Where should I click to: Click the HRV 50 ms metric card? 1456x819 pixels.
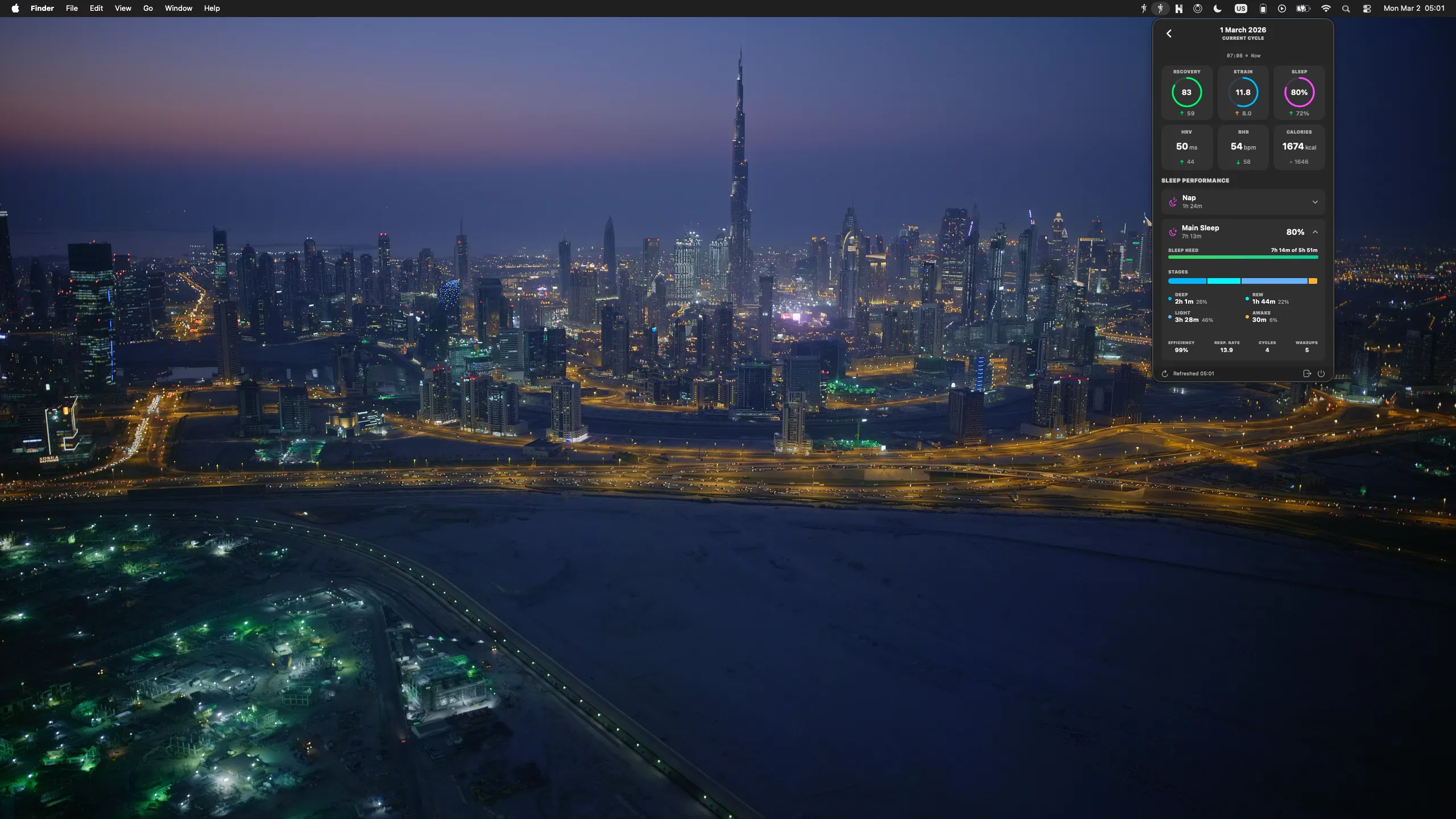(x=1186, y=146)
